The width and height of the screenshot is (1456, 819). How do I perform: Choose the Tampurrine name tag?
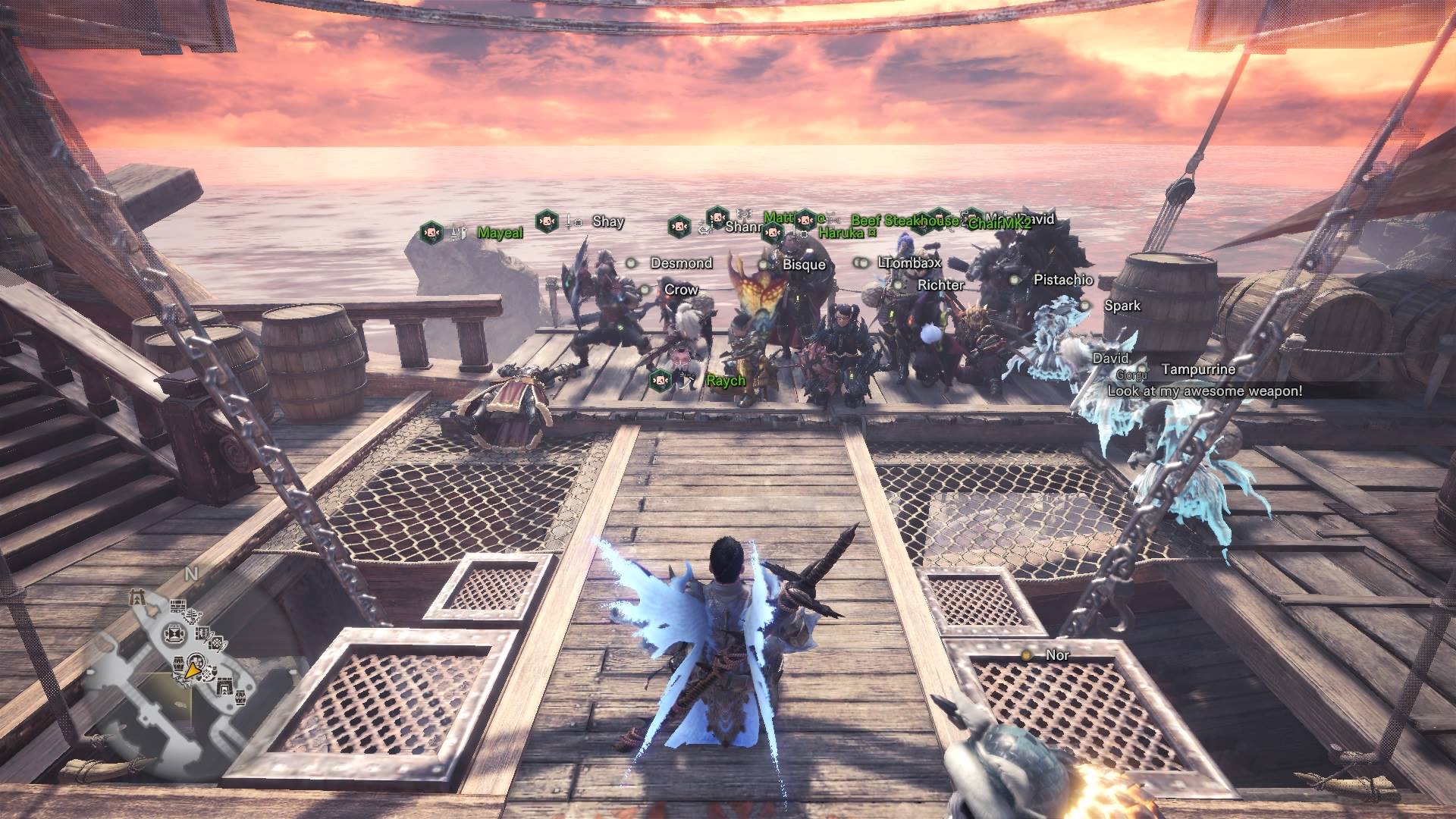(x=1197, y=369)
